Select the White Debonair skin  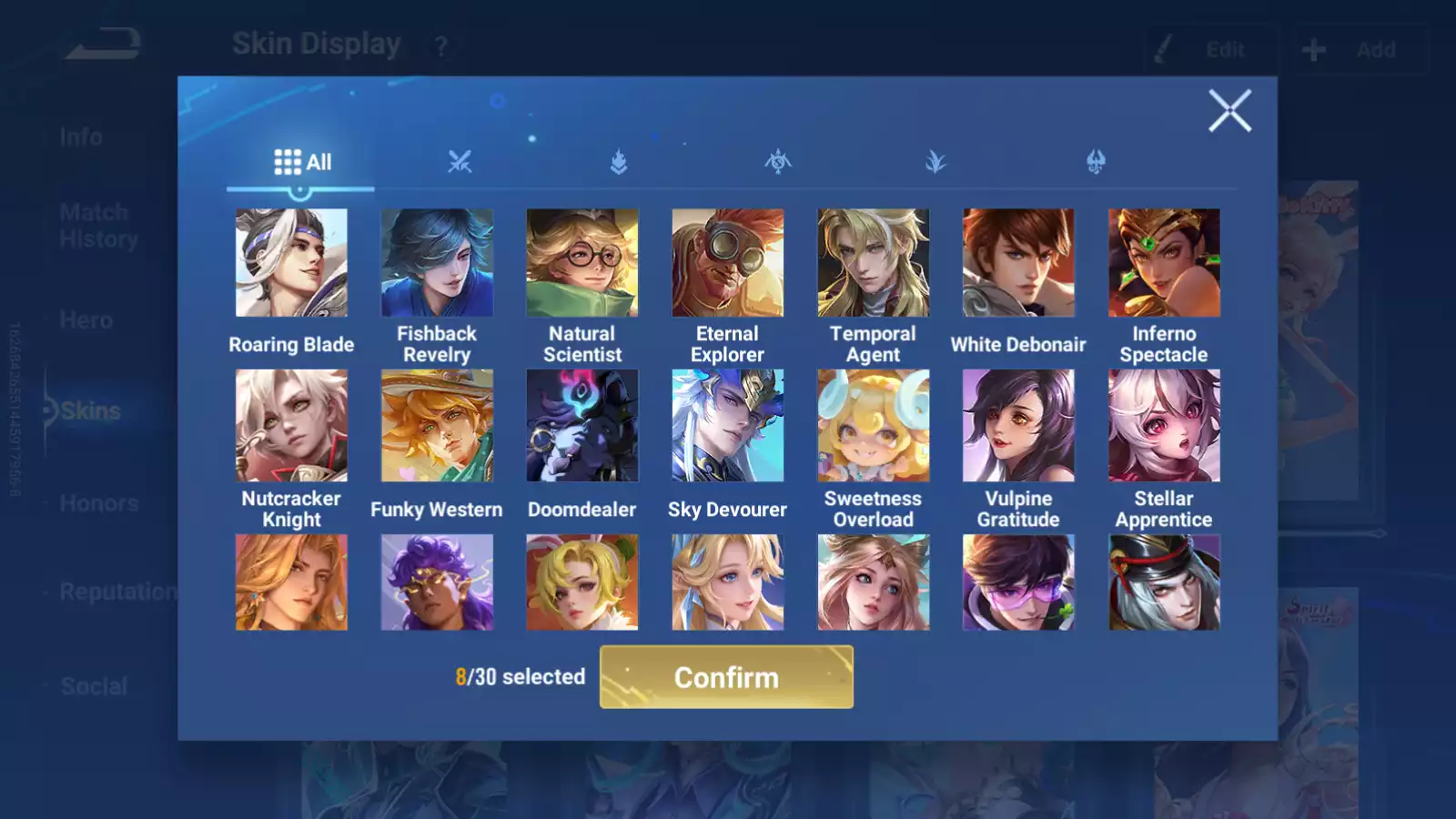coord(1018,263)
